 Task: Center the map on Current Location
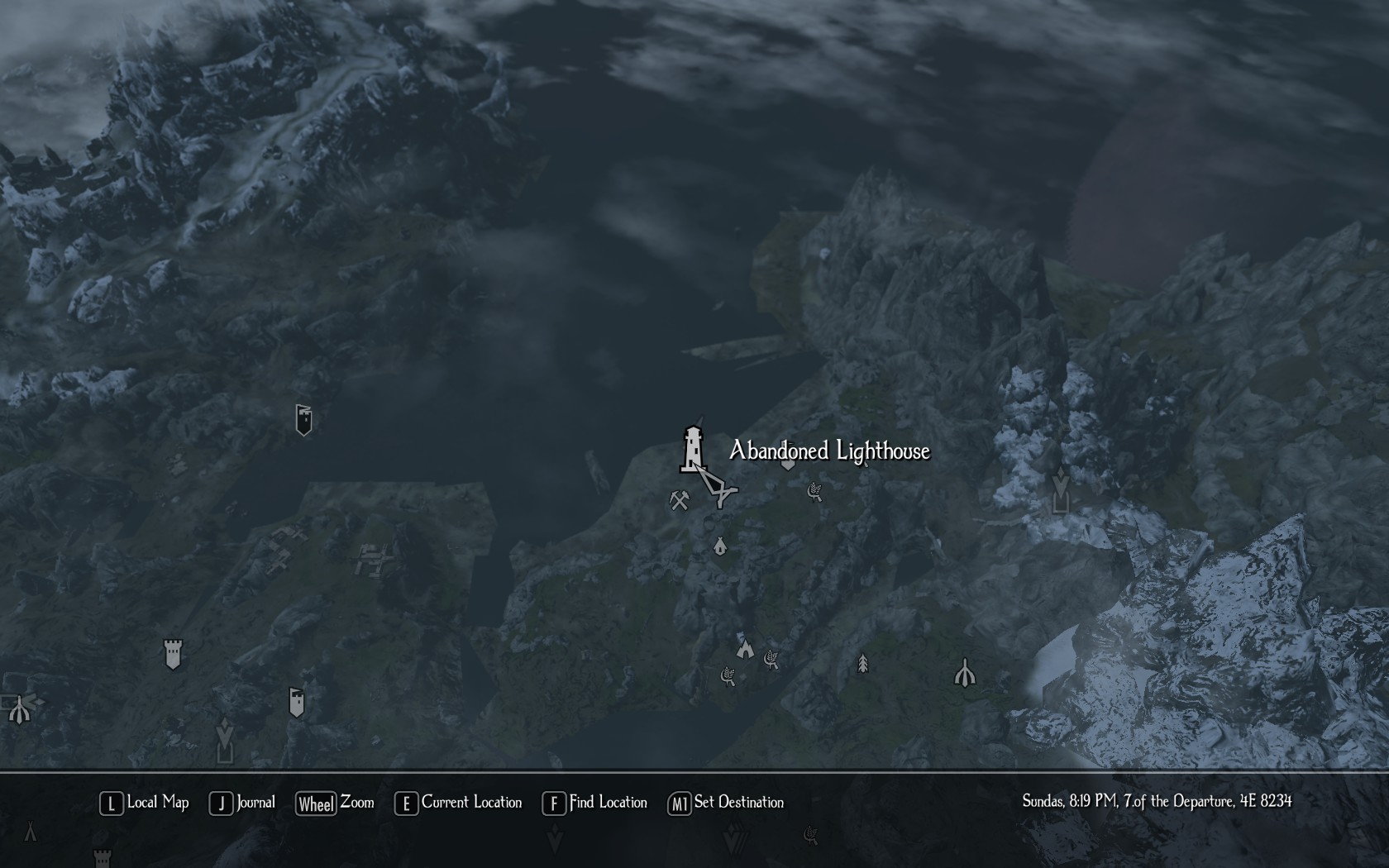tap(459, 803)
